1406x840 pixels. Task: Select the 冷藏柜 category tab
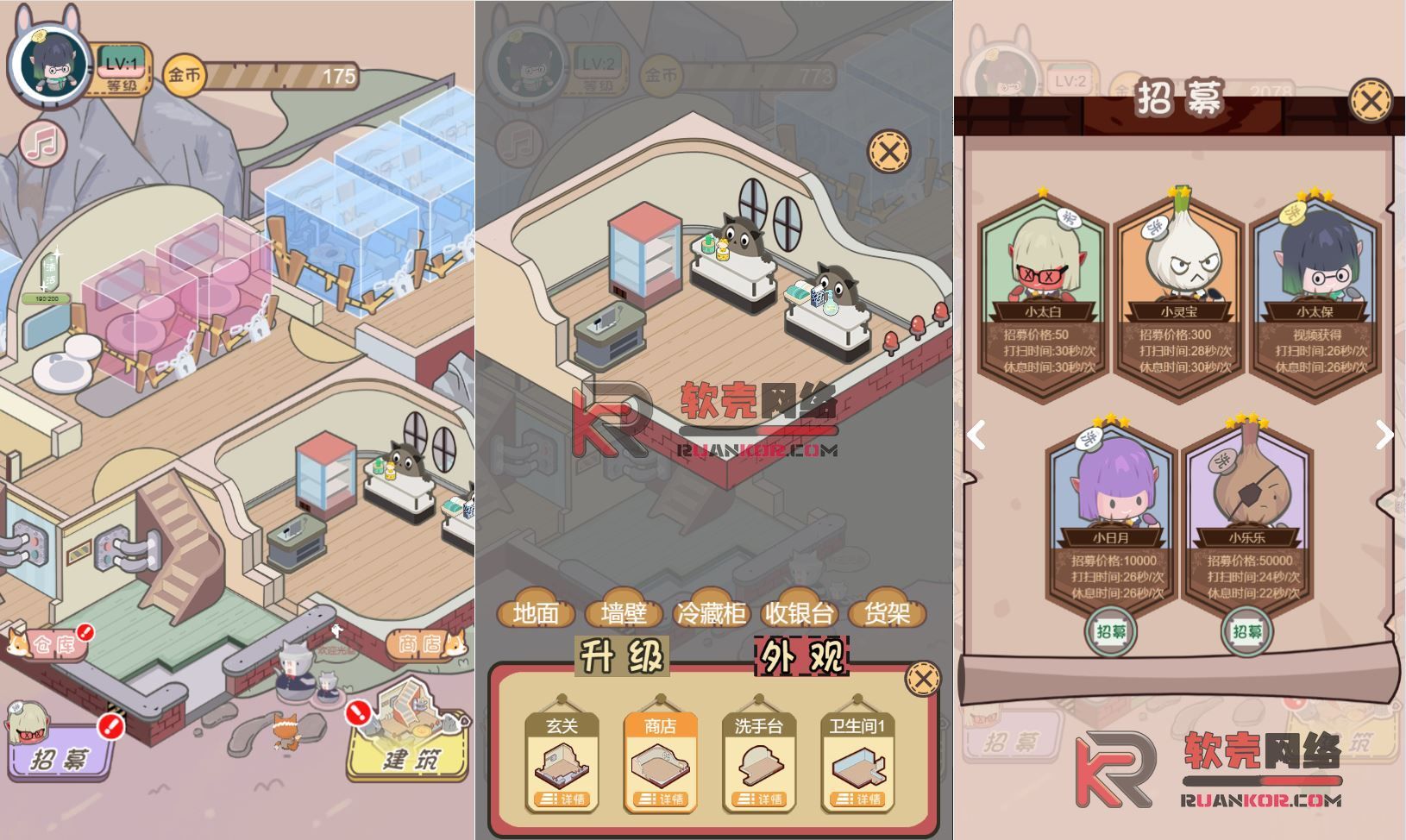pyautogui.click(x=712, y=614)
